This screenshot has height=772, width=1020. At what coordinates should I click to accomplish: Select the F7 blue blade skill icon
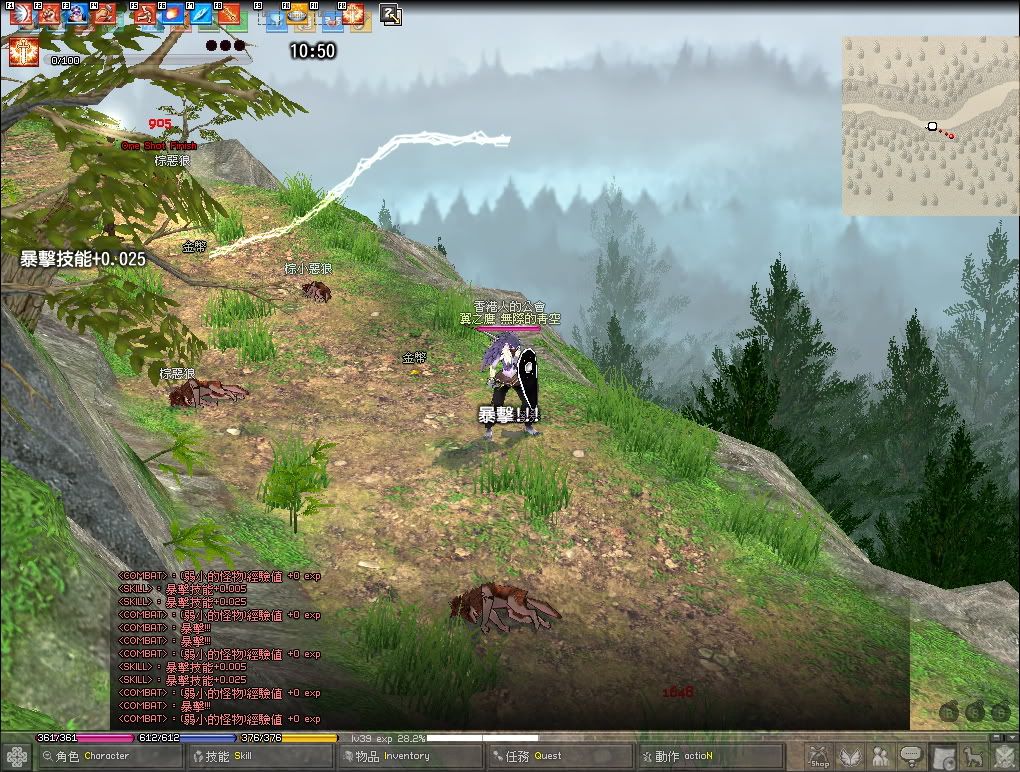pyautogui.click(x=201, y=15)
